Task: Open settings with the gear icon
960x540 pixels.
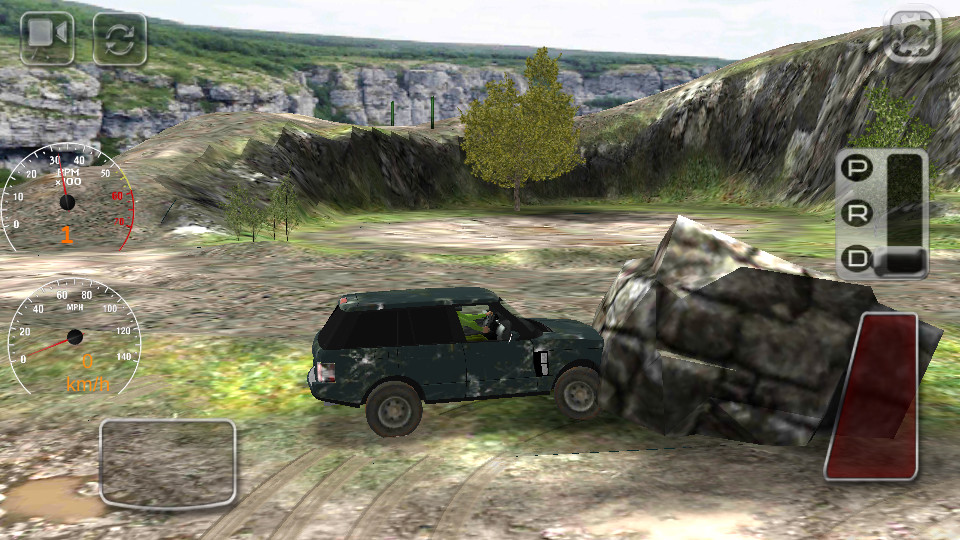Action: tap(914, 33)
